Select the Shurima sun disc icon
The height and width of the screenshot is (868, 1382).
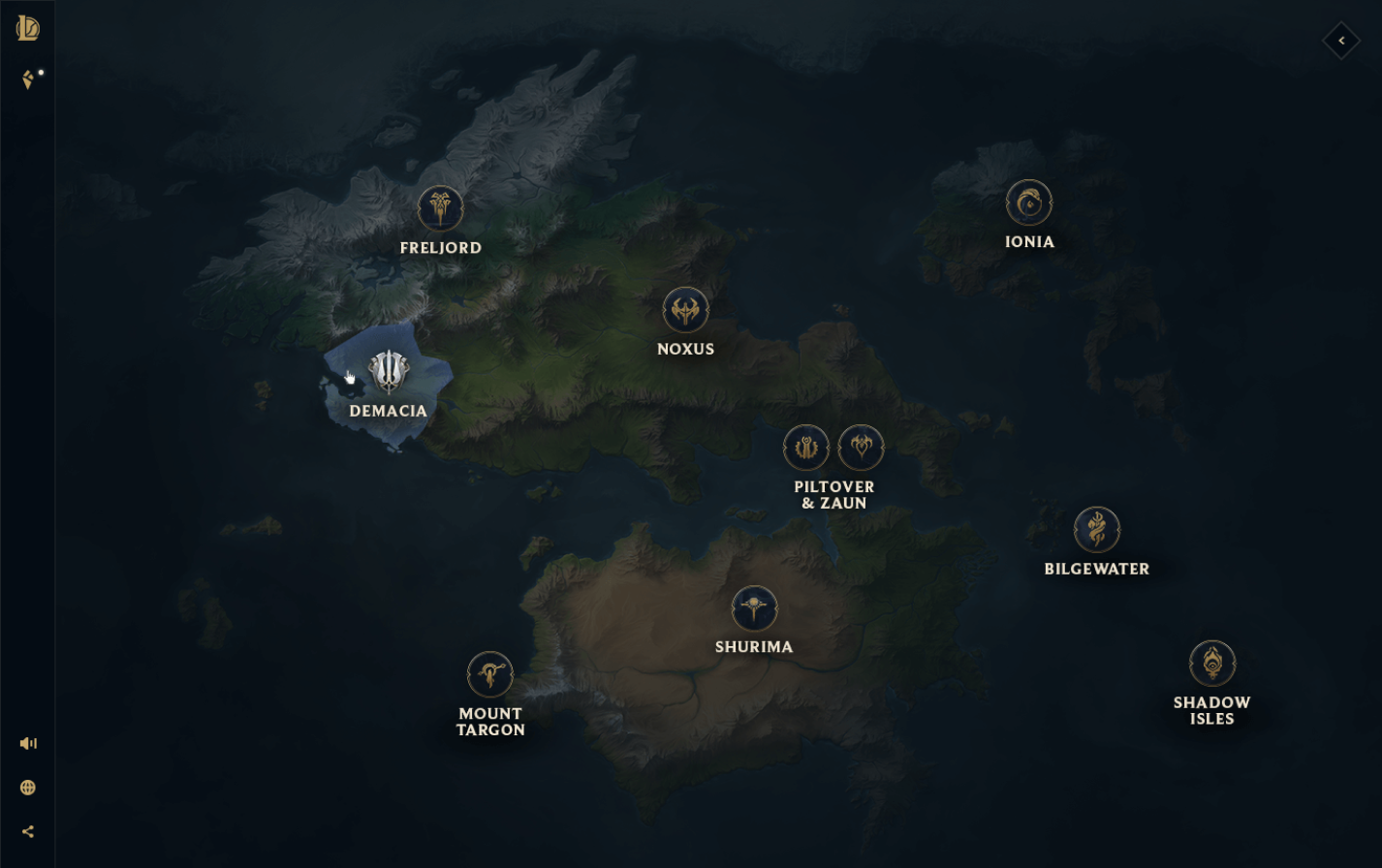point(754,608)
